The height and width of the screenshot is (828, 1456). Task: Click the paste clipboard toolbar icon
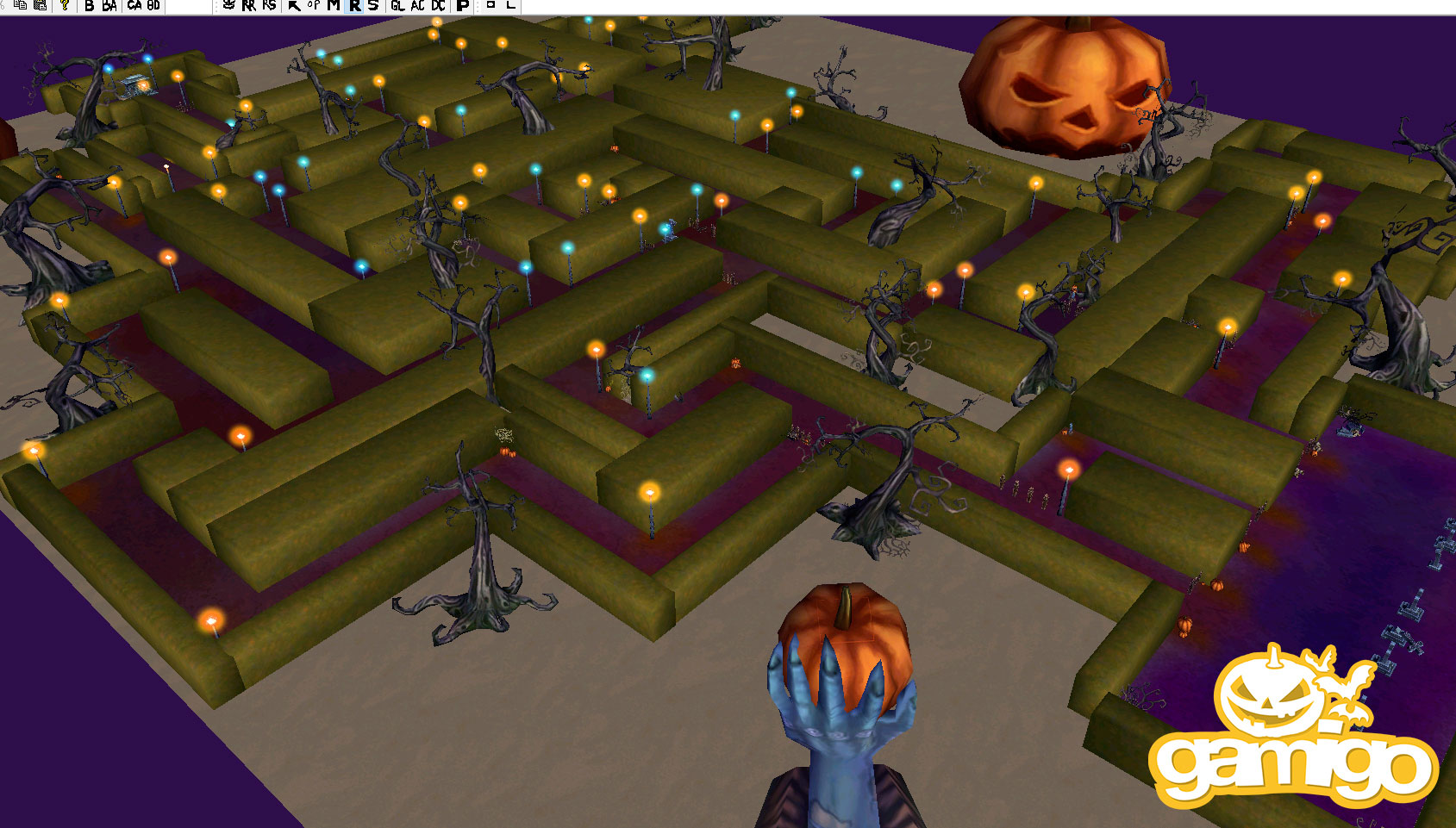[40, 5]
